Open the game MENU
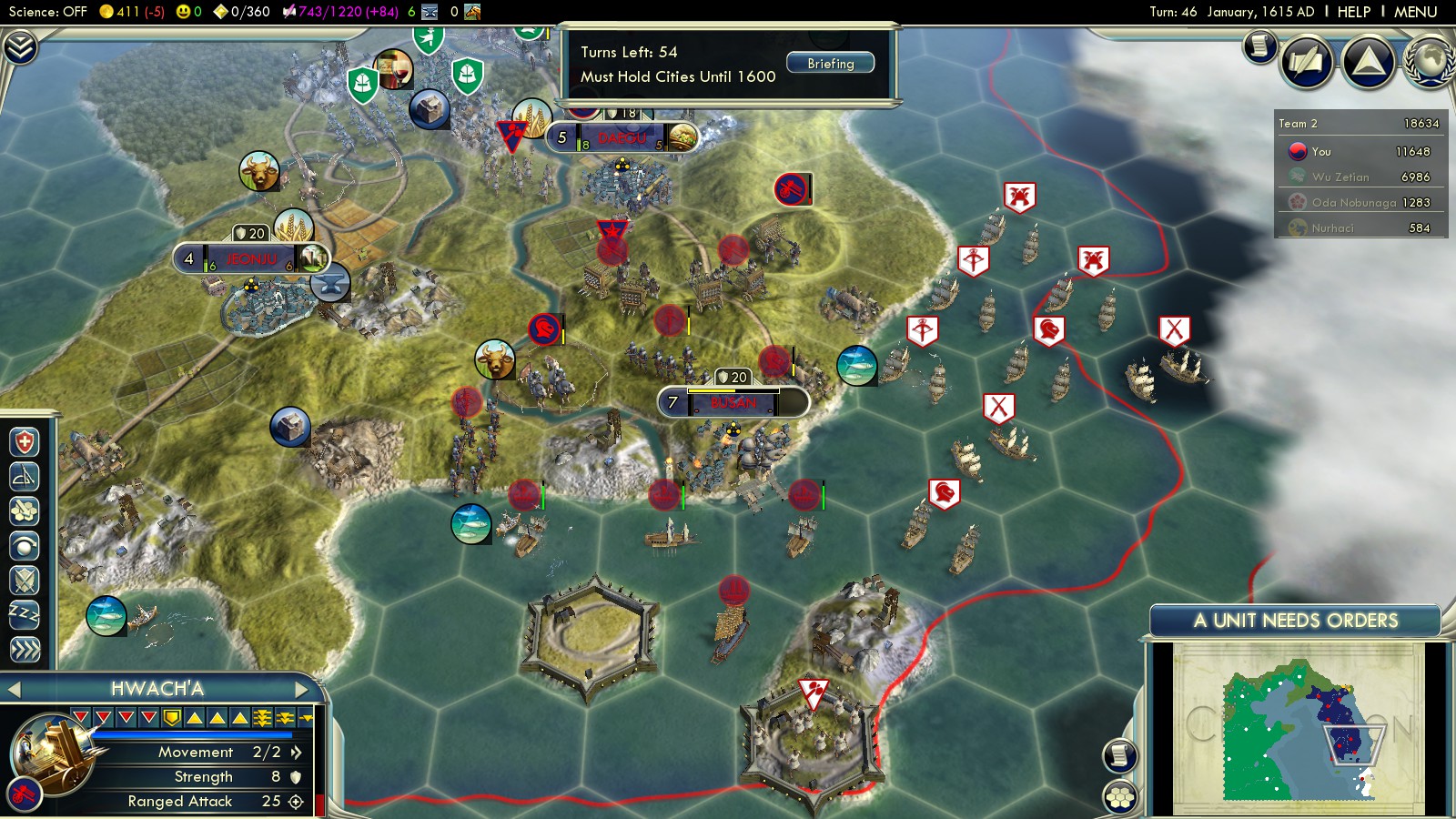Image resolution: width=1456 pixels, height=819 pixels. (1415, 12)
